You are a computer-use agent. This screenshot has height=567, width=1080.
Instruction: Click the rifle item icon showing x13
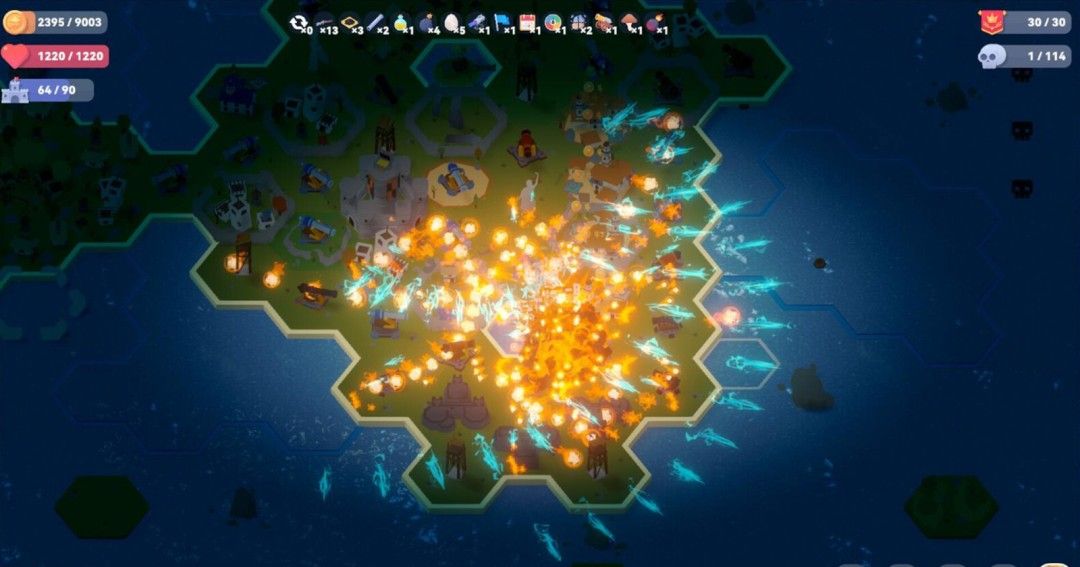(x=324, y=22)
